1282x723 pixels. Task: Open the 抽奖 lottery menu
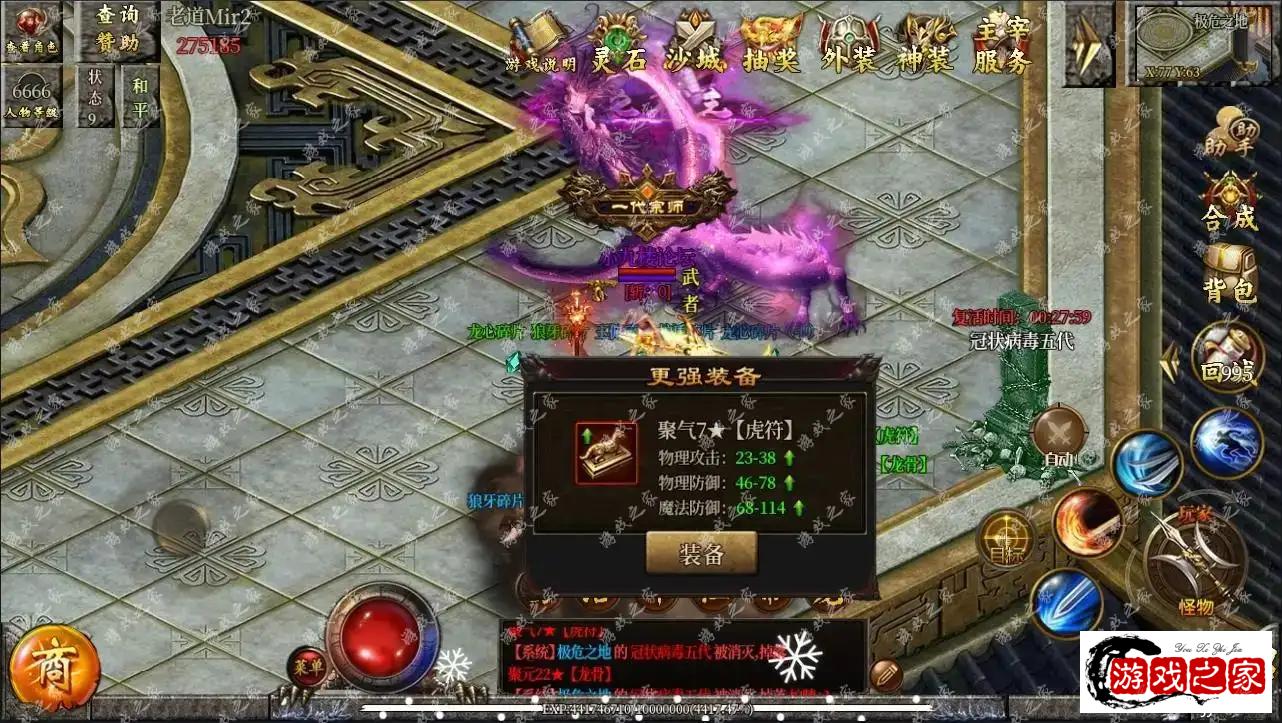point(771,46)
